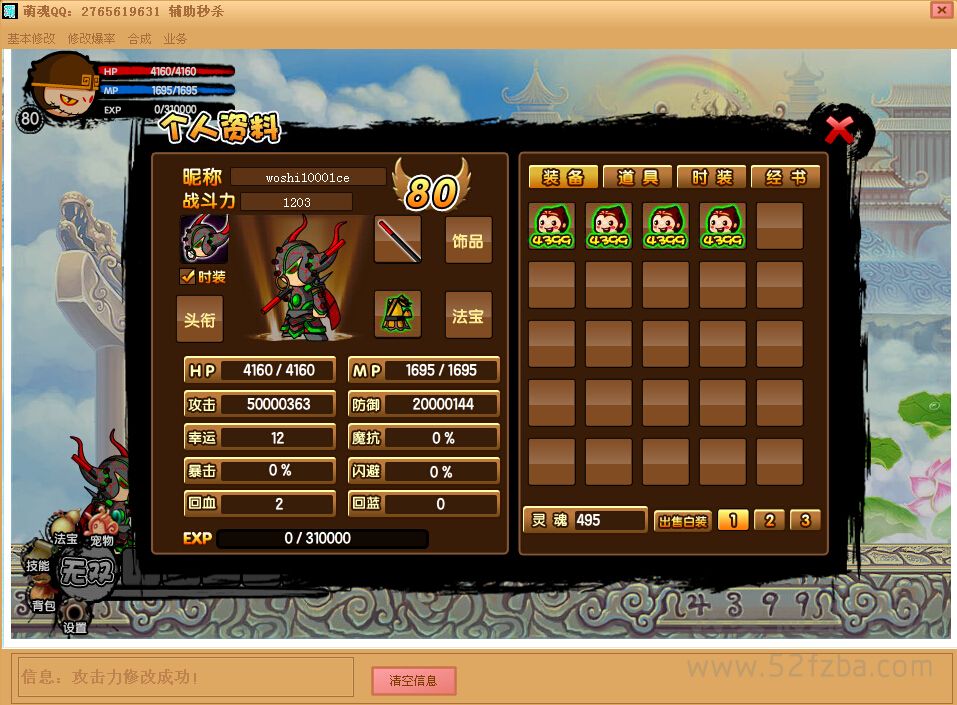957x705 pixels.
Task: Select the equipped red staff weapon slot
Action: click(x=397, y=240)
